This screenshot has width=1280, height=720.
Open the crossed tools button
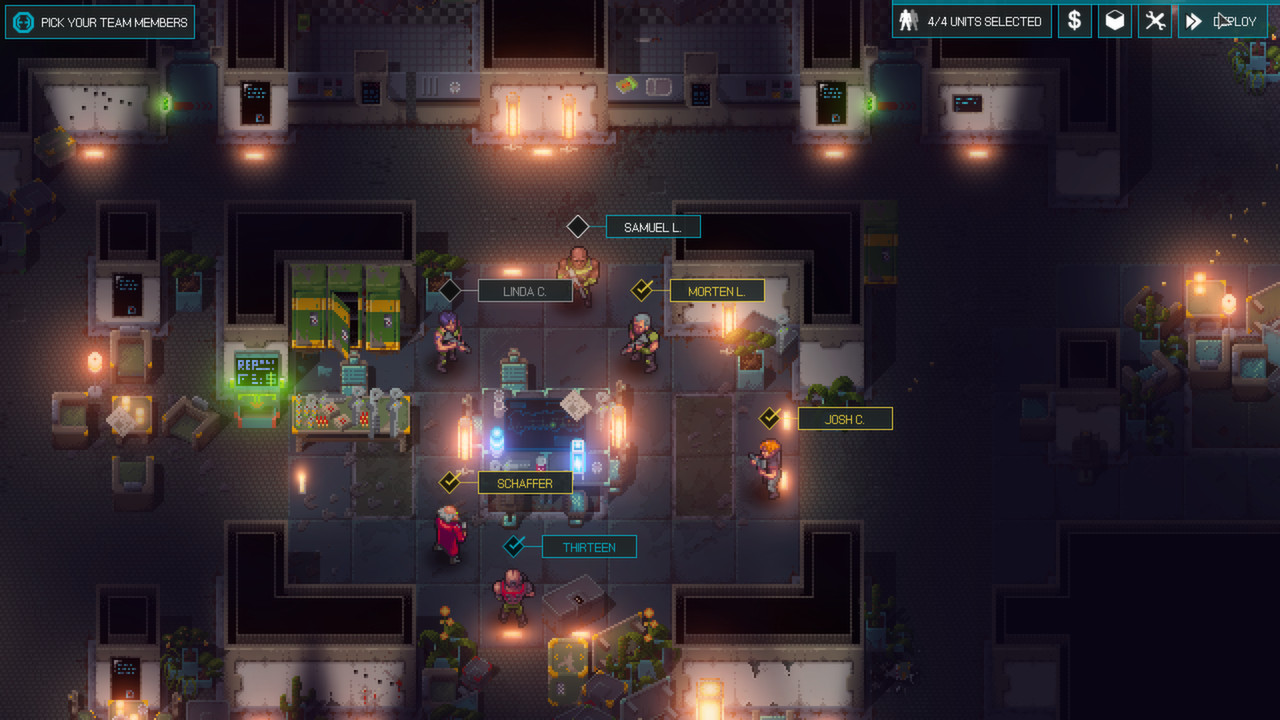coord(1155,21)
